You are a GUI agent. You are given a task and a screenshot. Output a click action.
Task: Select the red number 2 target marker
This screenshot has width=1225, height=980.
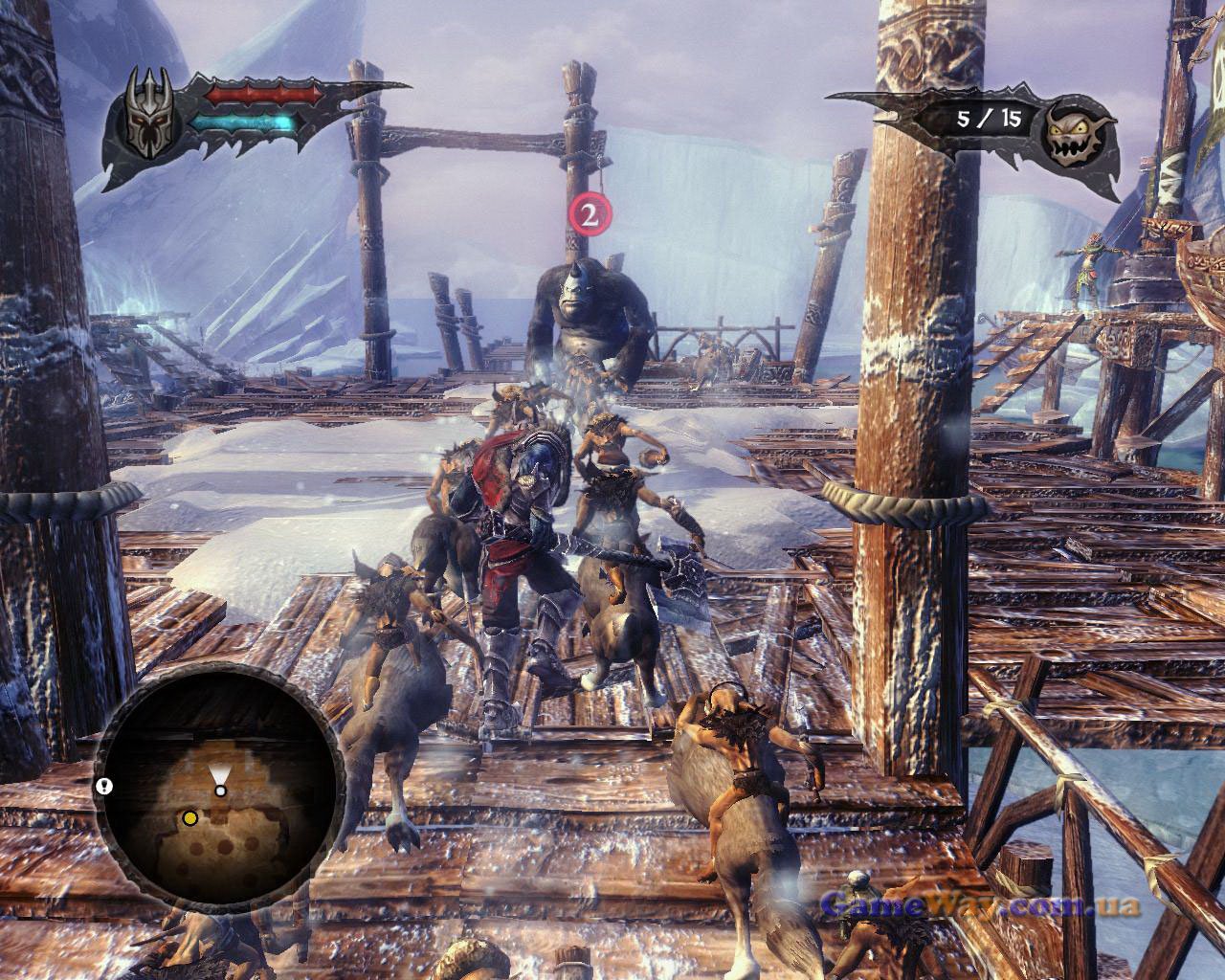590,214
